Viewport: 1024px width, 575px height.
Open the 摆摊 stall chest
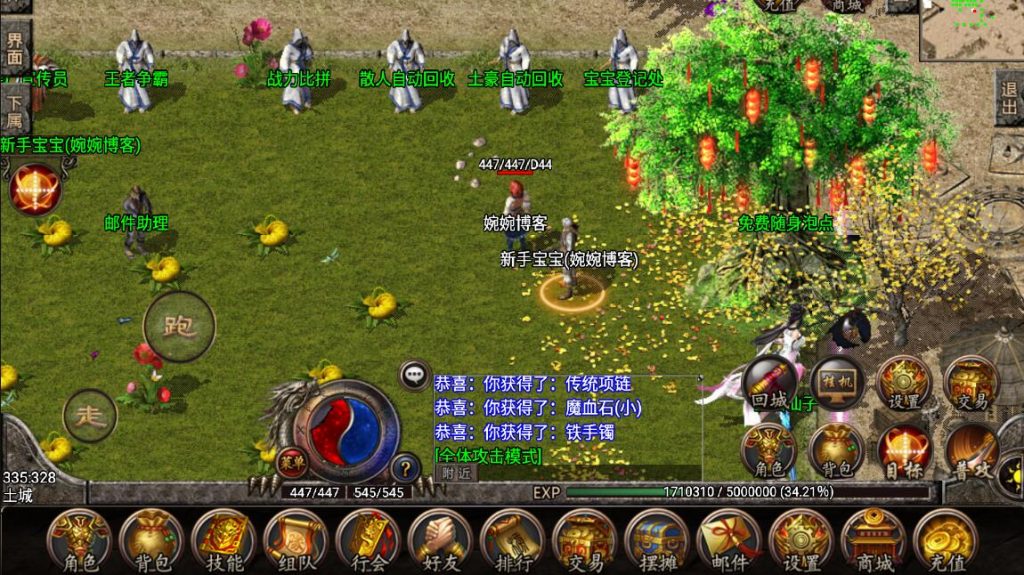656,539
